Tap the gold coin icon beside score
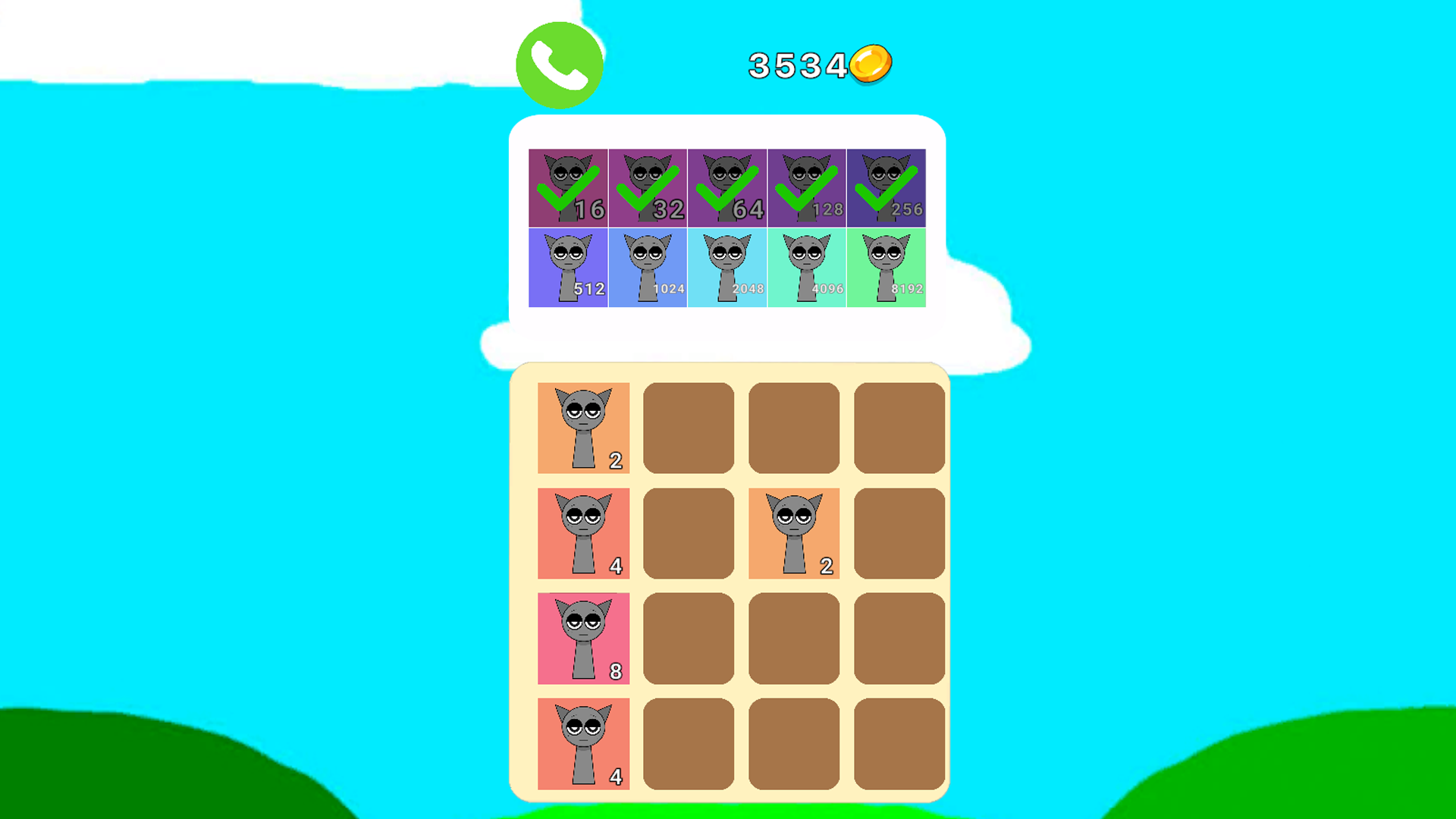This screenshot has height=819, width=1456. pyautogui.click(x=870, y=64)
